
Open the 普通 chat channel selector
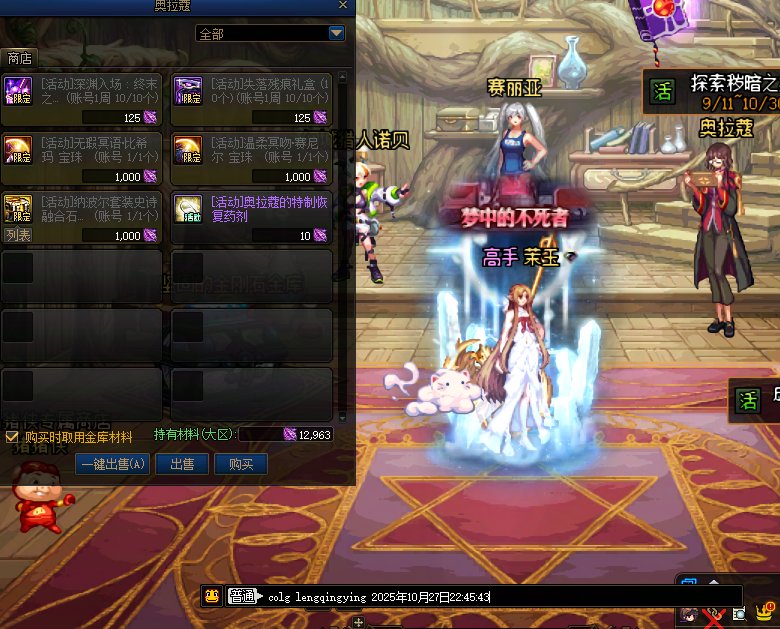point(241,597)
